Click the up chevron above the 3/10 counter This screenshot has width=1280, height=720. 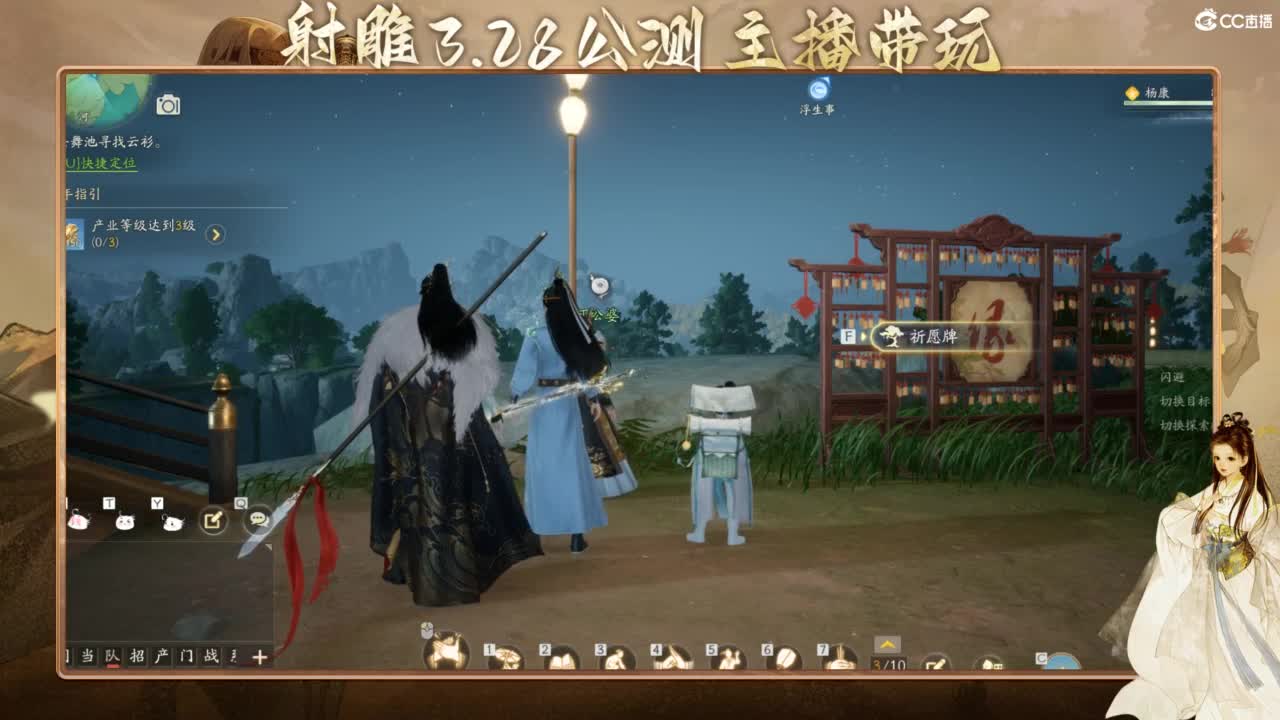click(886, 645)
